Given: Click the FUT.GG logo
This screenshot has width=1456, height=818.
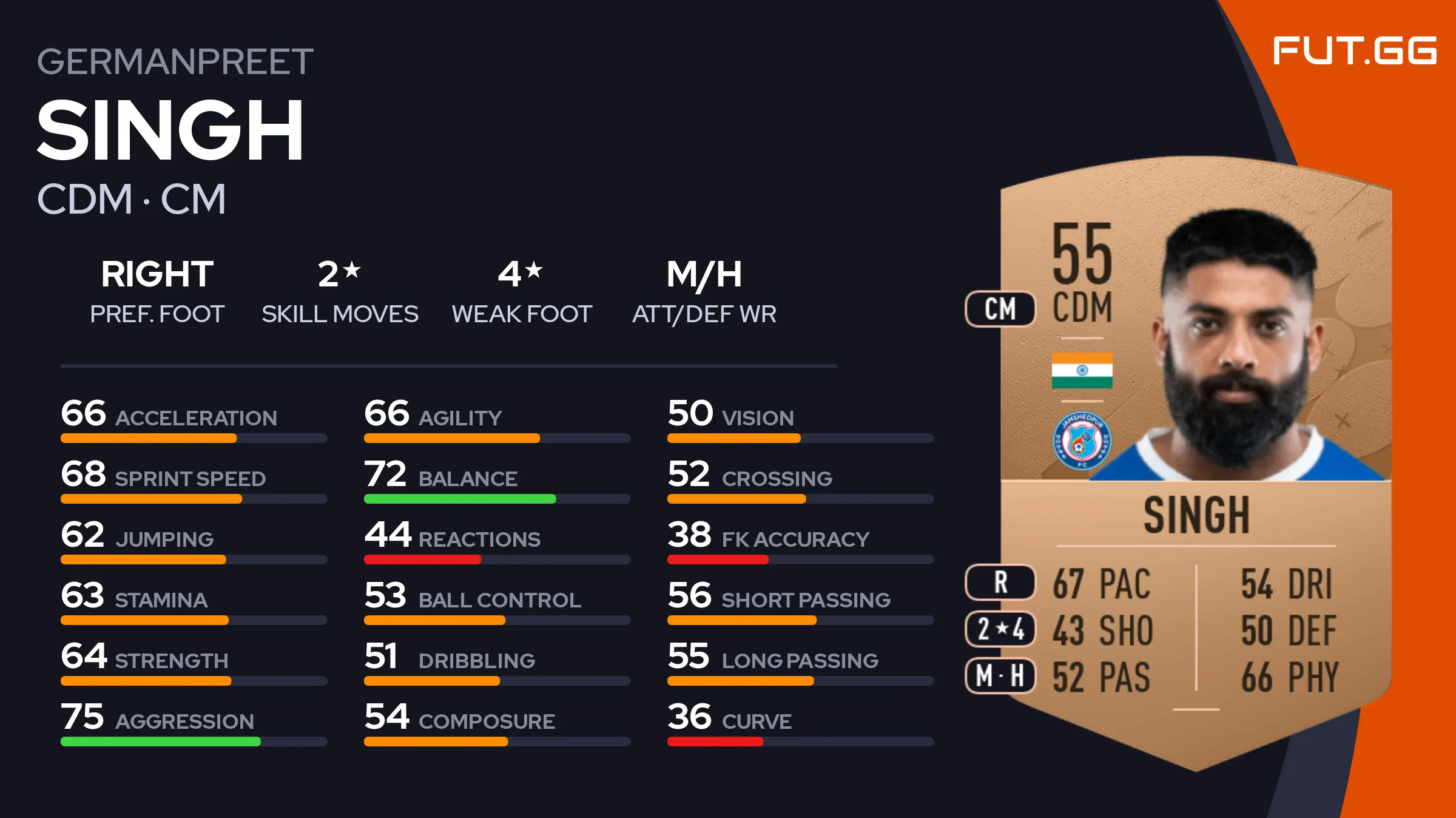Looking at the screenshot, I should (x=1354, y=51).
